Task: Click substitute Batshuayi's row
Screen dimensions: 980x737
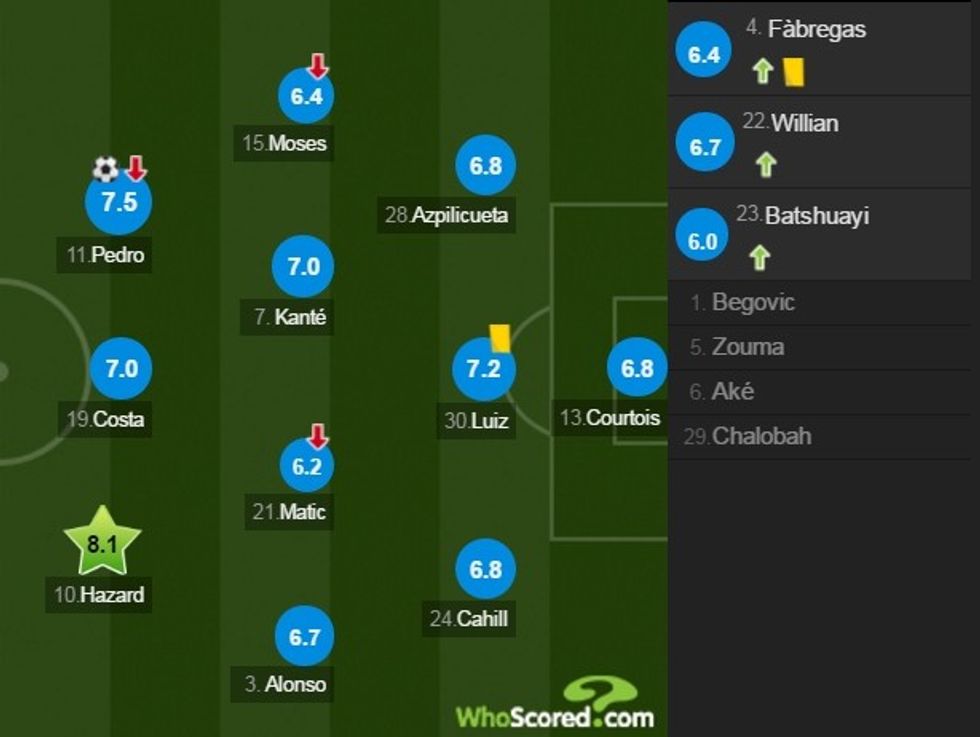Action: pos(818,235)
